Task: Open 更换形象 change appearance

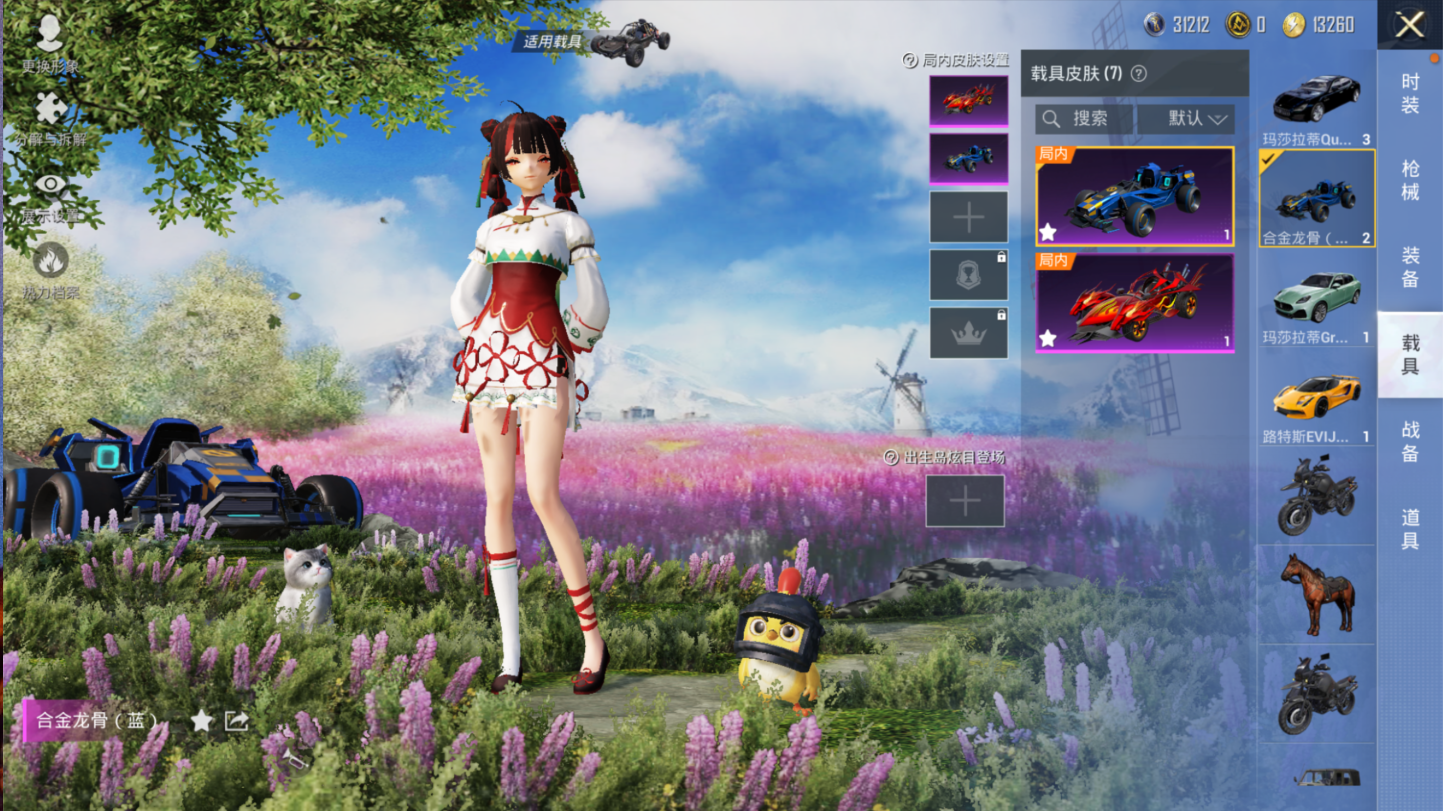Action: coord(49,42)
